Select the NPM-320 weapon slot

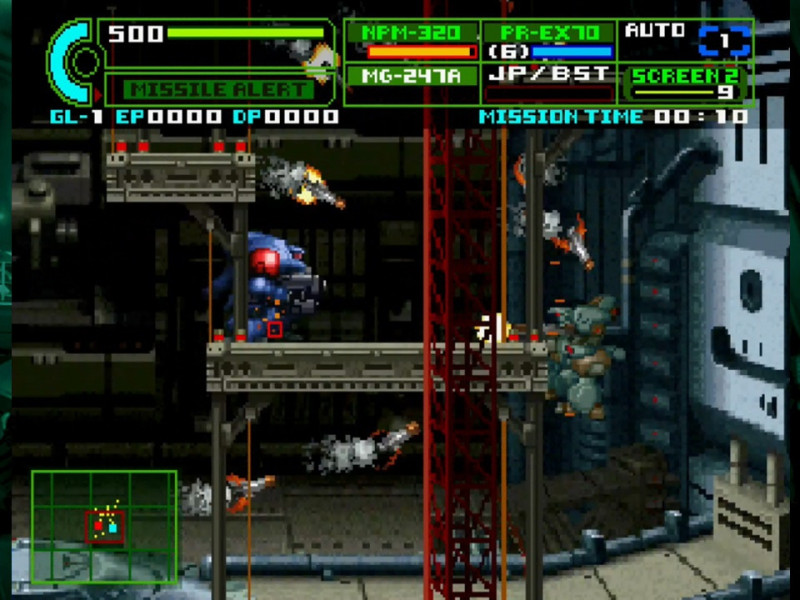click(413, 41)
